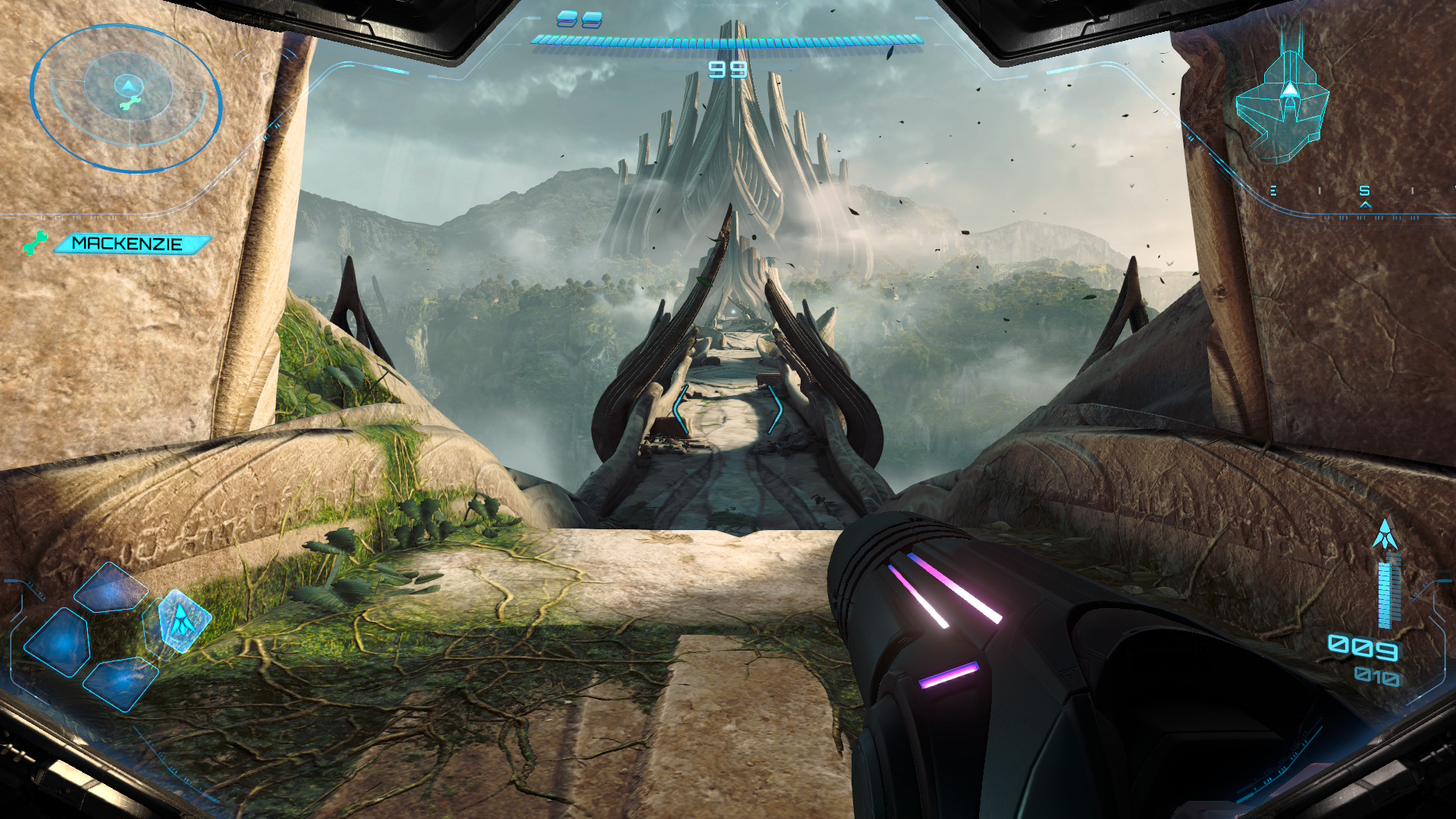Viewport: 1456px width, 819px height.
Task: Click the missile icon above the ammo gauge
Action: click(1385, 535)
